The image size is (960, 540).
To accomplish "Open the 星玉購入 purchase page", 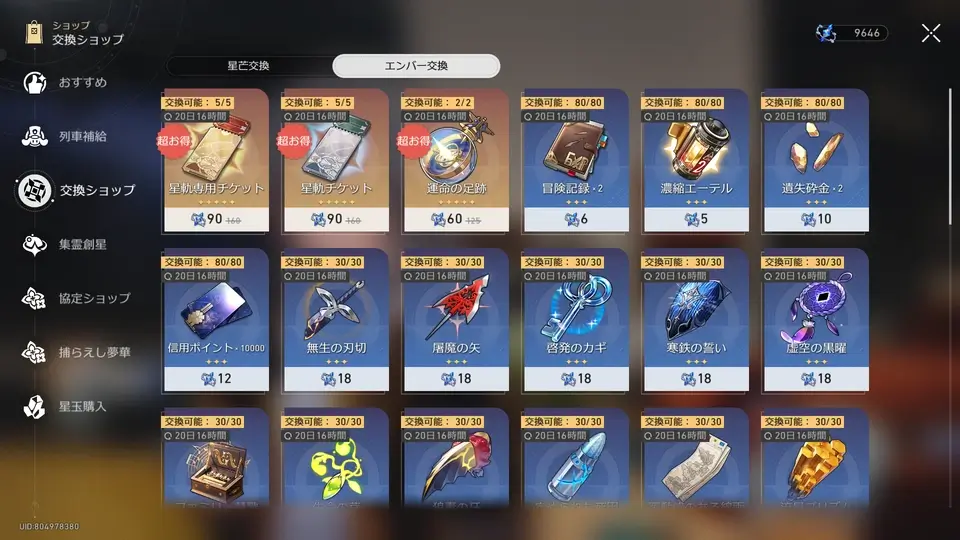I will coord(80,406).
